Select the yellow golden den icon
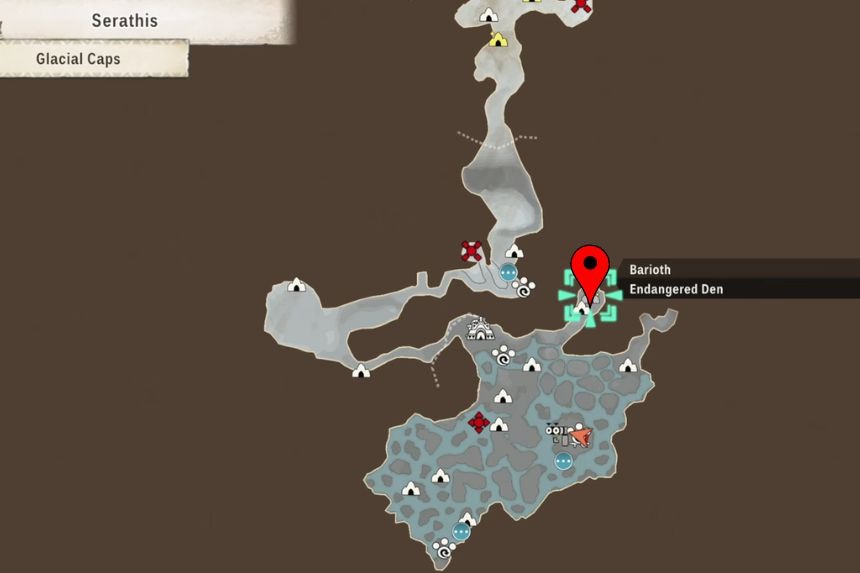Image resolution: width=860 pixels, height=573 pixels. [x=497, y=40]
